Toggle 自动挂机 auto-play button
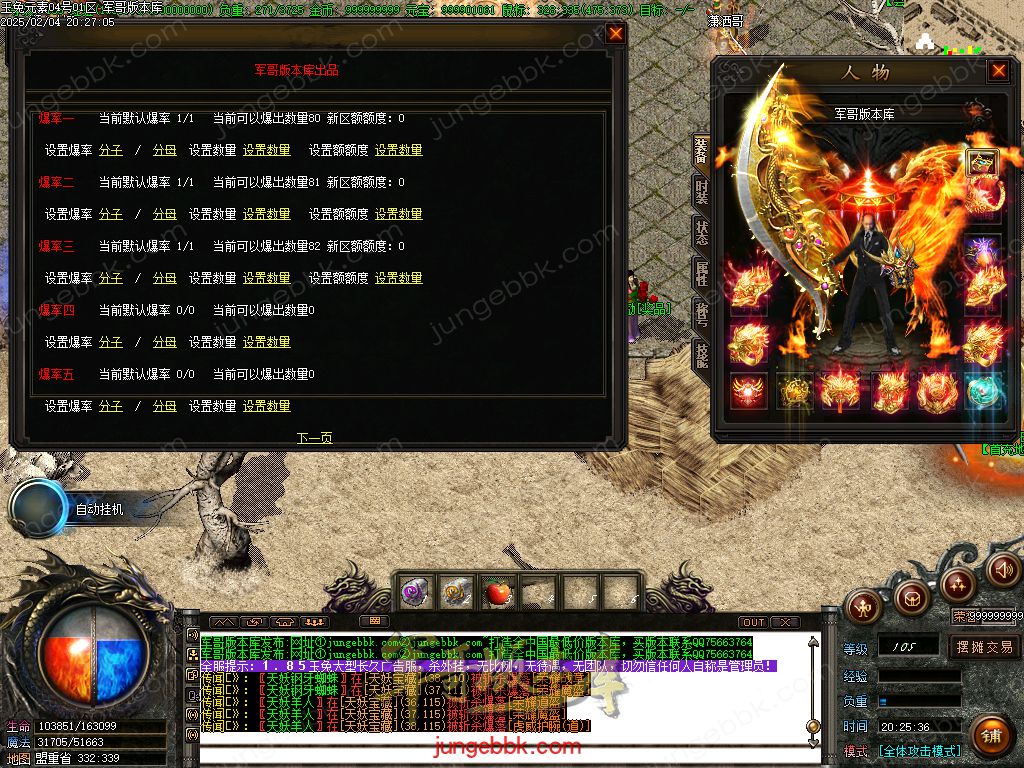Screen dimensions: 1024x768 coord(40,508)
